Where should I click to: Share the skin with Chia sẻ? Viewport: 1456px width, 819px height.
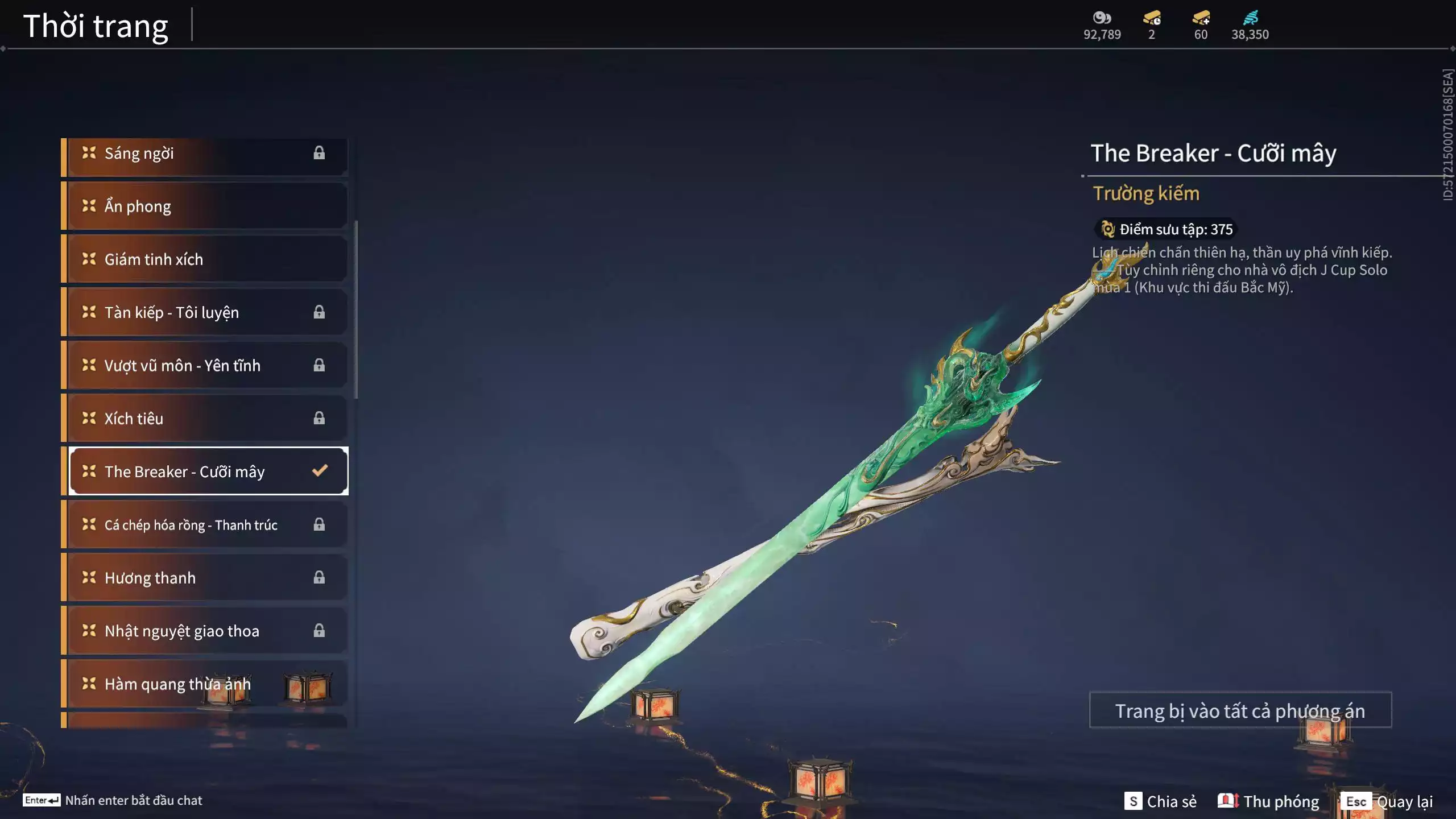point(1160,801)
